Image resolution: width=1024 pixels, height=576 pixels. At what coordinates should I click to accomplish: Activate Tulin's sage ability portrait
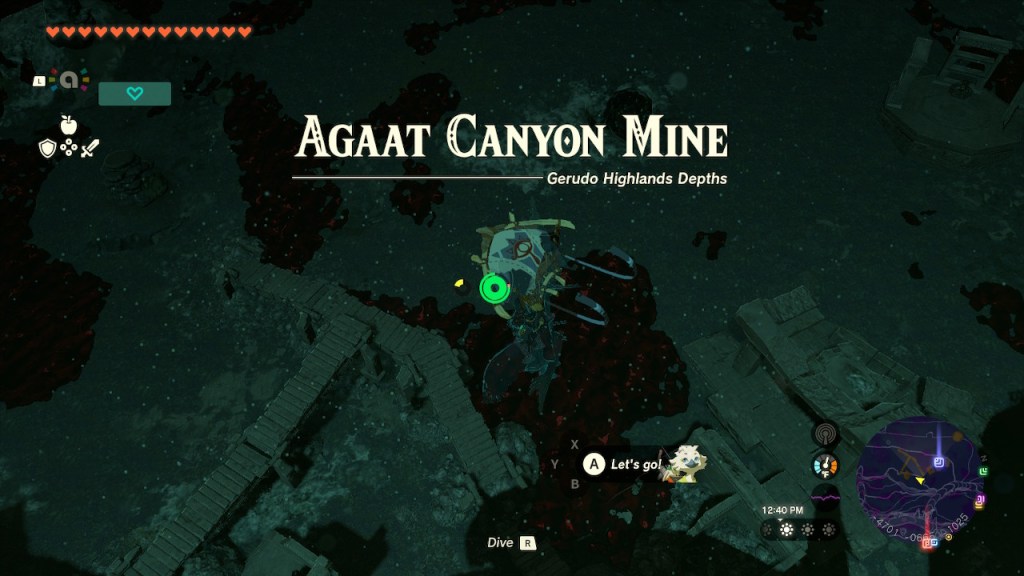tap(685, 463)
